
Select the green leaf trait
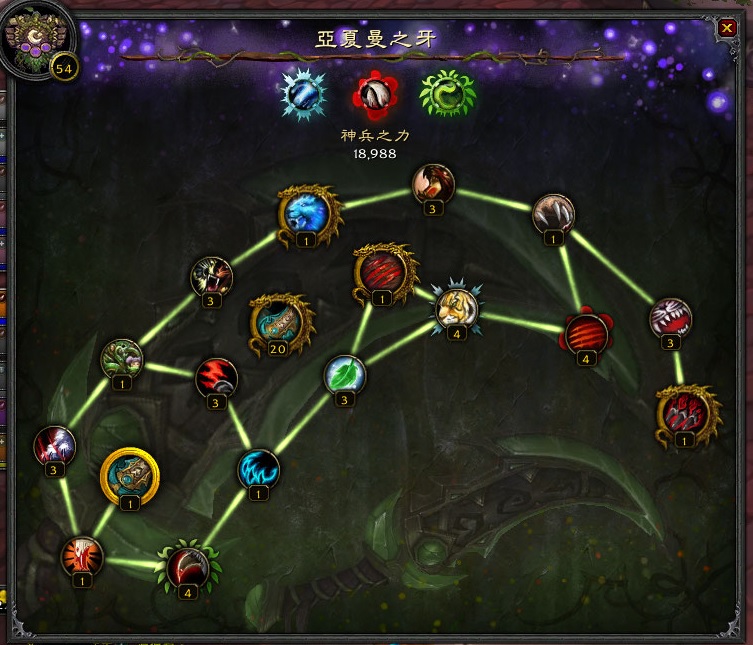coord(344,375)
